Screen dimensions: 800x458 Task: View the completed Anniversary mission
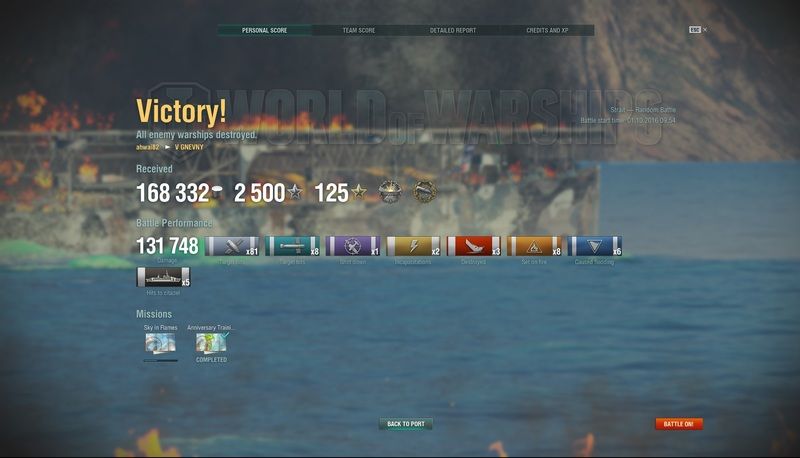tap(211, 343)
